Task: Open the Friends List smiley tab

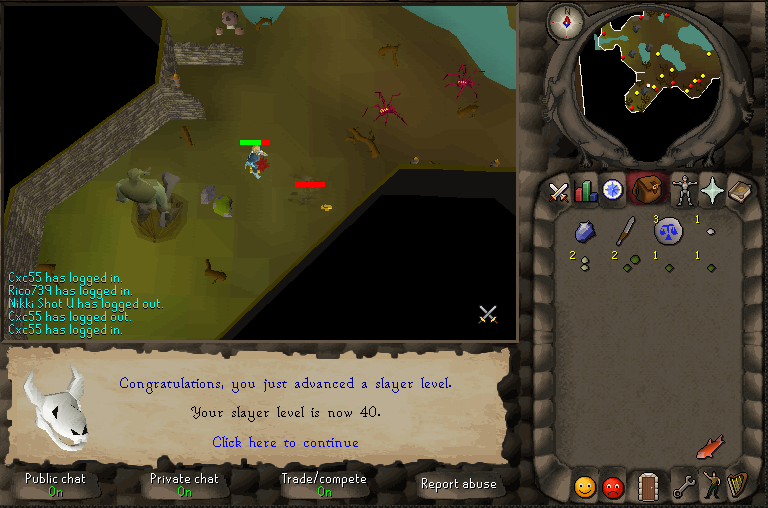Action: [x=585, y=487]
